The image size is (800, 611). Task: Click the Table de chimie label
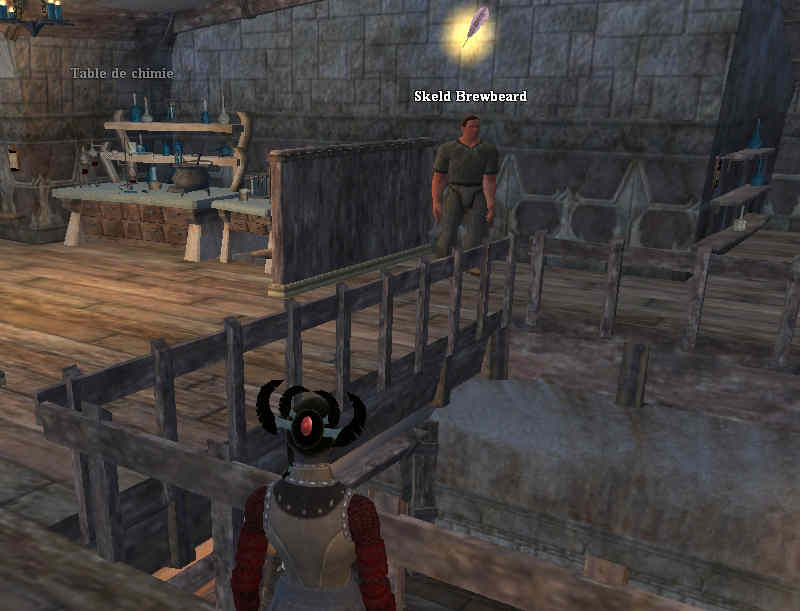[x=122, y=73]
